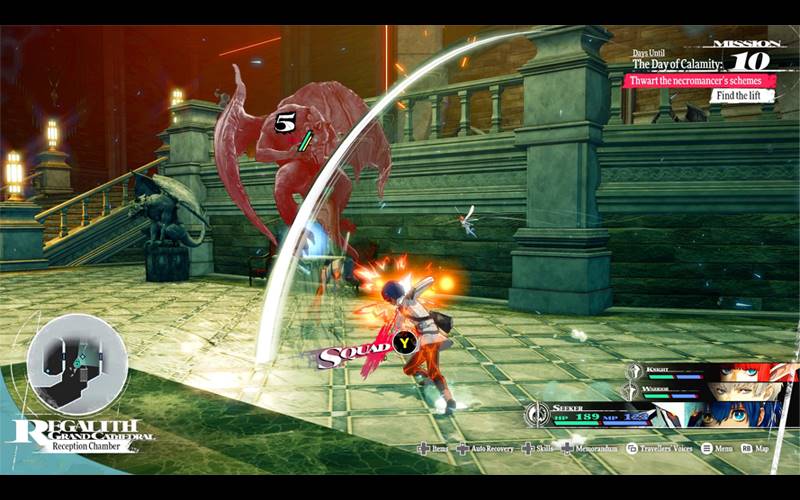Screen dimensions: 800x500
Task: Click the Seeker archetype emblem
Action: [538, 412]
